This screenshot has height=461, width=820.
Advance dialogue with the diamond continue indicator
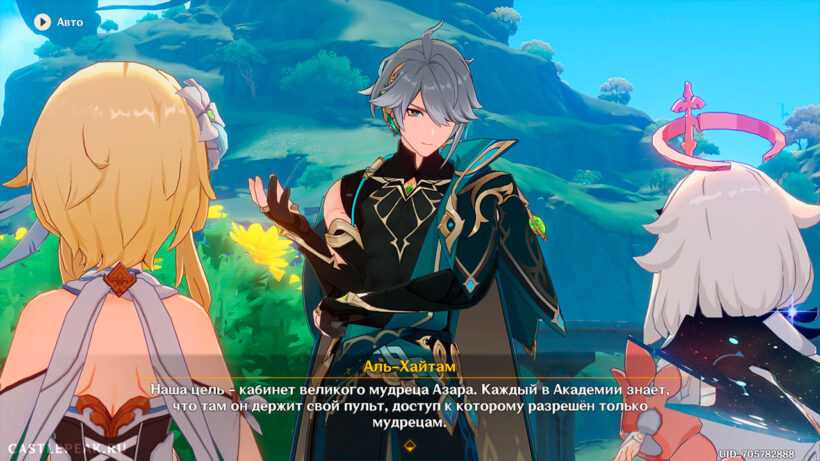pos(409,444)
